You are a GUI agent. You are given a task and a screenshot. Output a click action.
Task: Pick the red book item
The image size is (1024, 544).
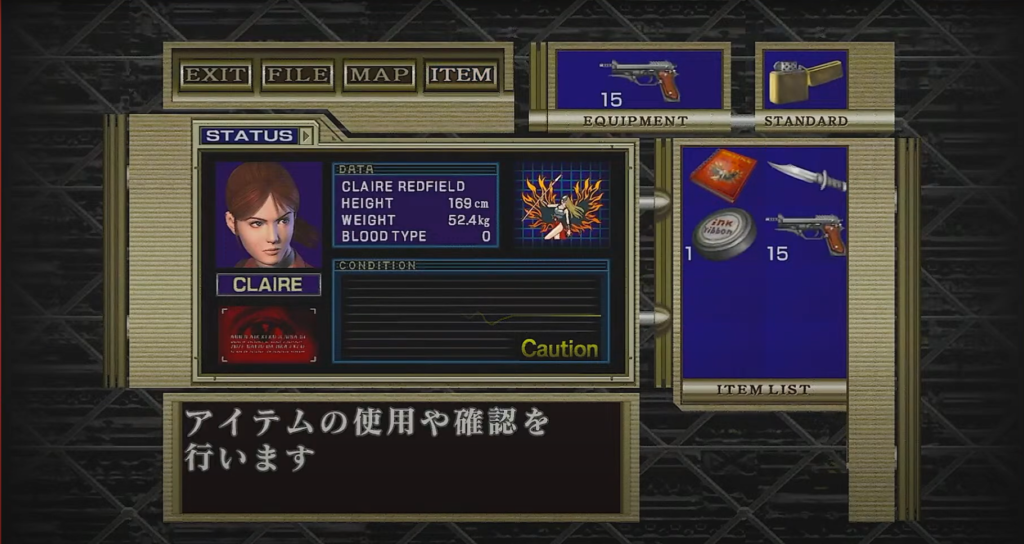pyautogui.click(x=723, y=175)
